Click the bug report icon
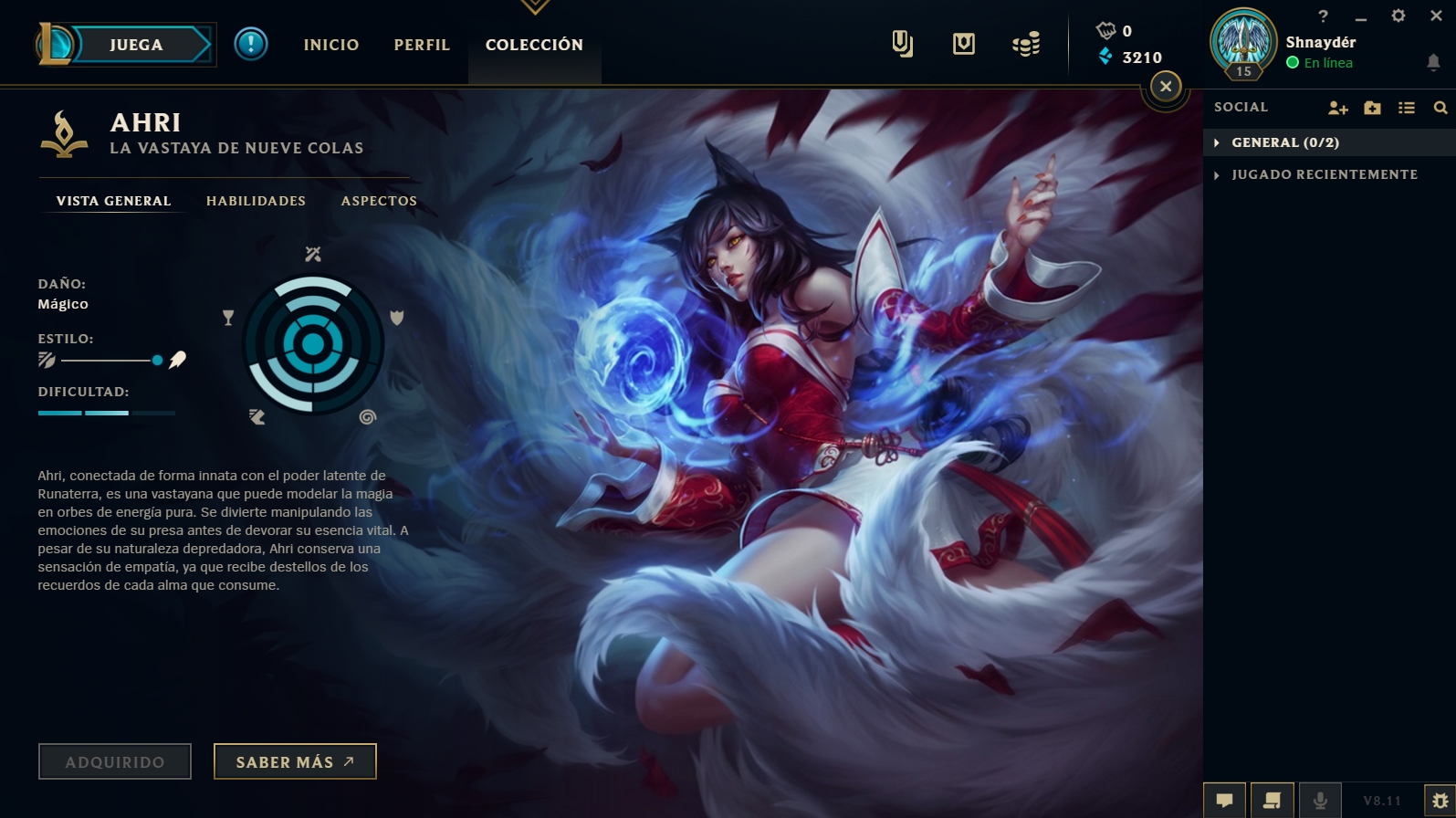 click(1435, 800)
